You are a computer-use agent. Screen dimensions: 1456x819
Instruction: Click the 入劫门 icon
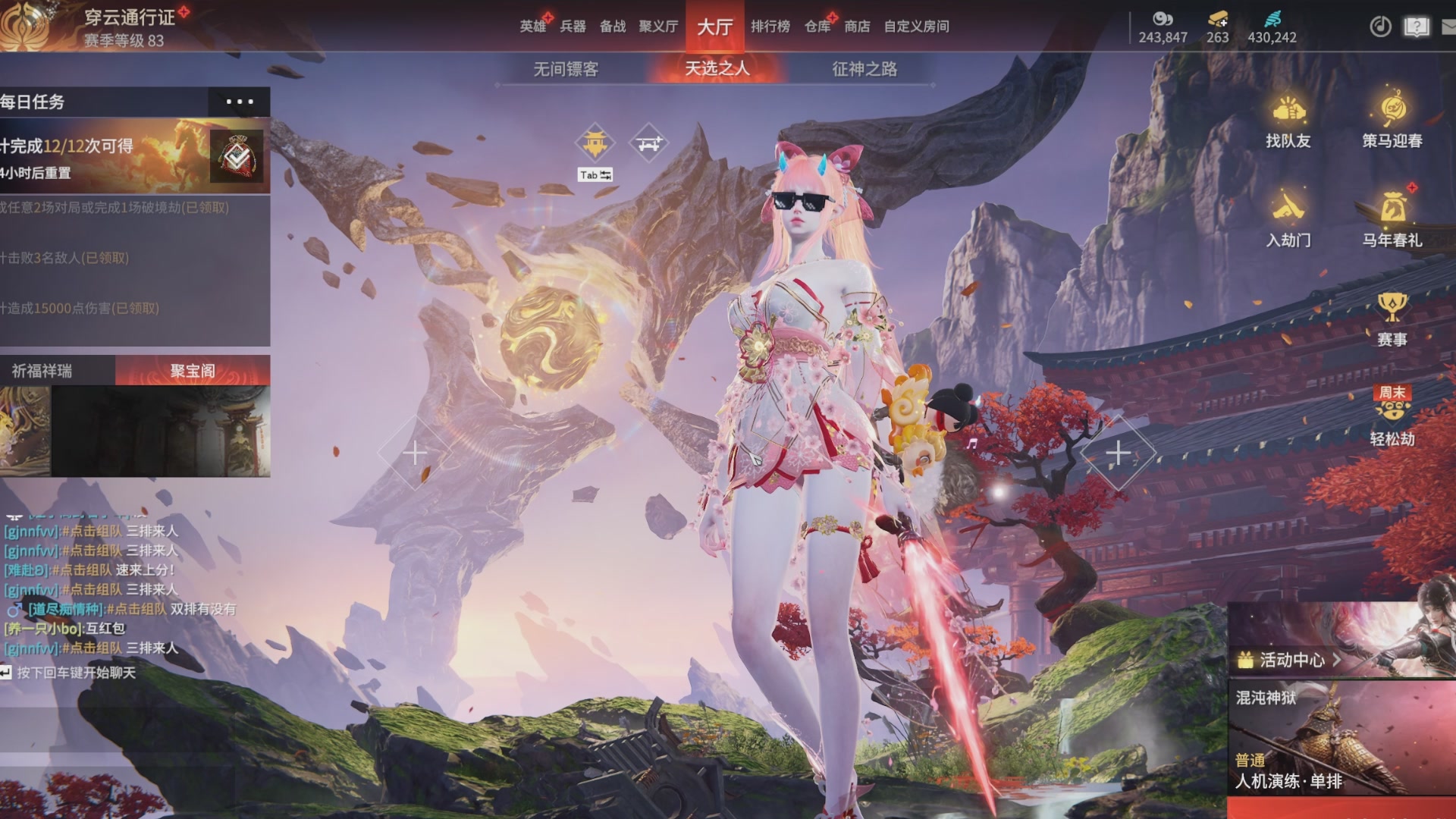(1288, 220)
